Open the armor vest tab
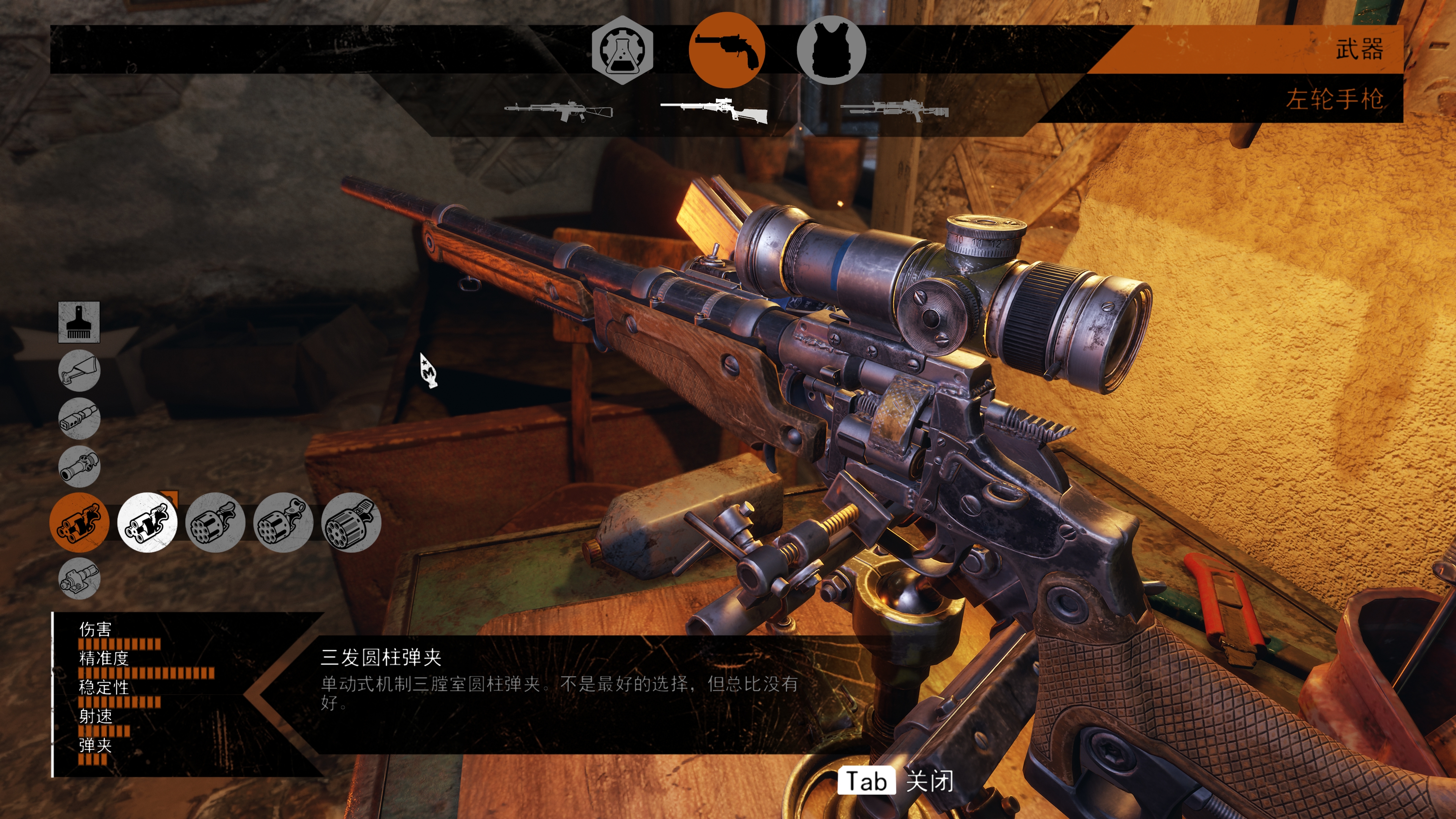 pyautogui.click(x=831, y=50)
